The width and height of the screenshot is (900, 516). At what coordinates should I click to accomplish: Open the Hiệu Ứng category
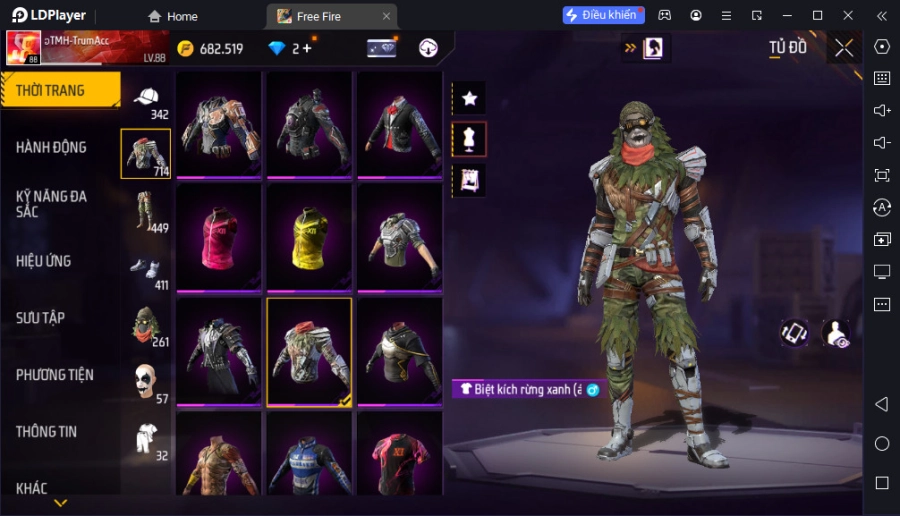point(44,261)
